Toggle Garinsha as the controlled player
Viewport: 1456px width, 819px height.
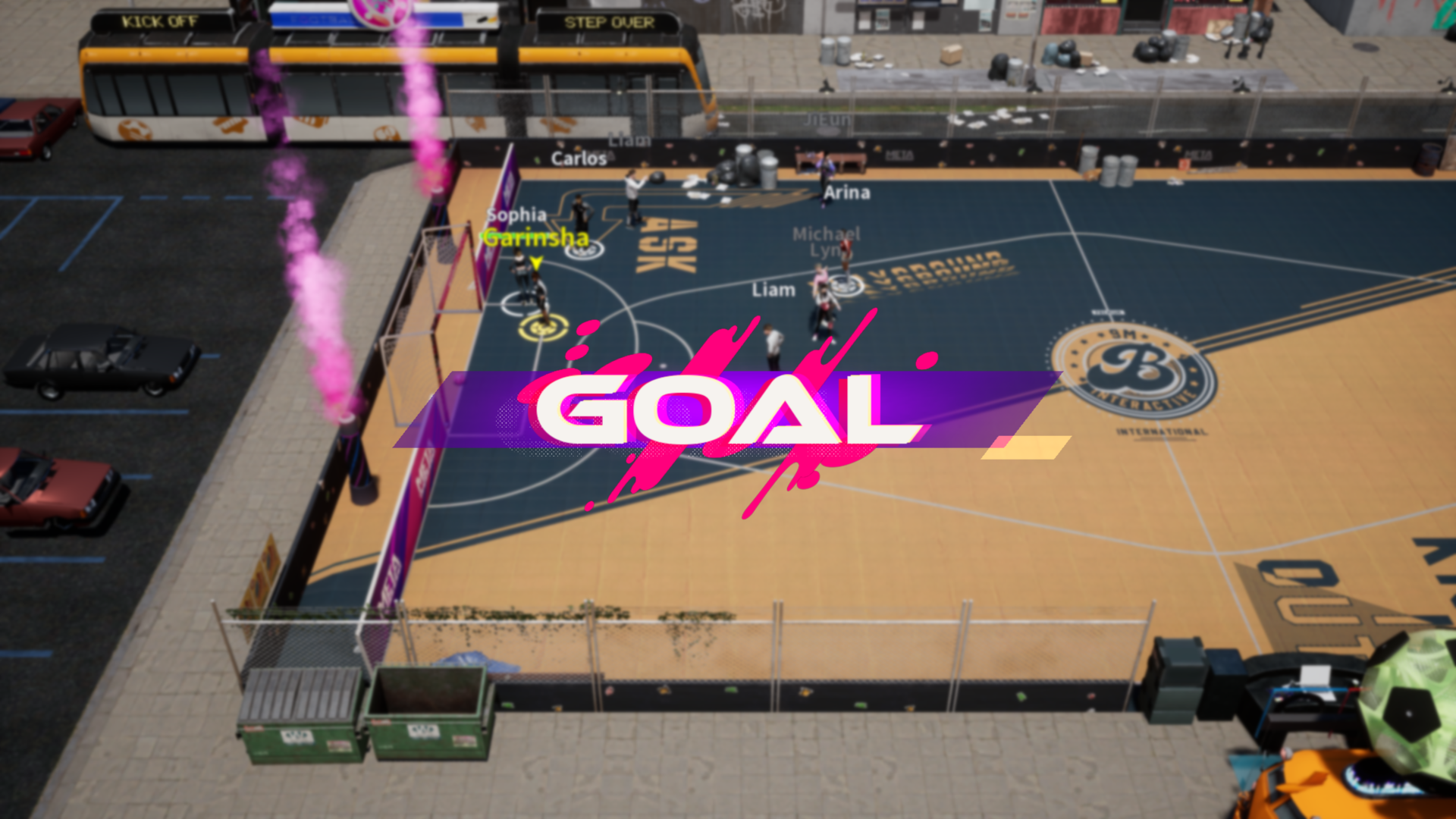(539, 295)
